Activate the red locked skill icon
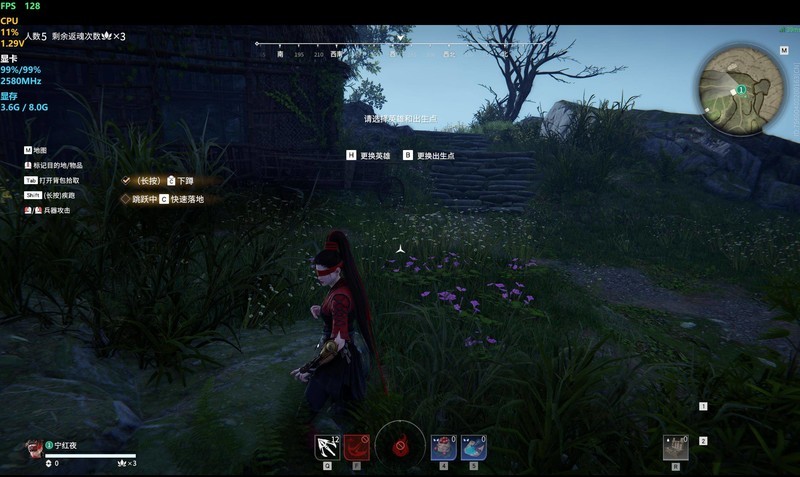This screenshot has width=800, height=477. [x=355, y=447]
